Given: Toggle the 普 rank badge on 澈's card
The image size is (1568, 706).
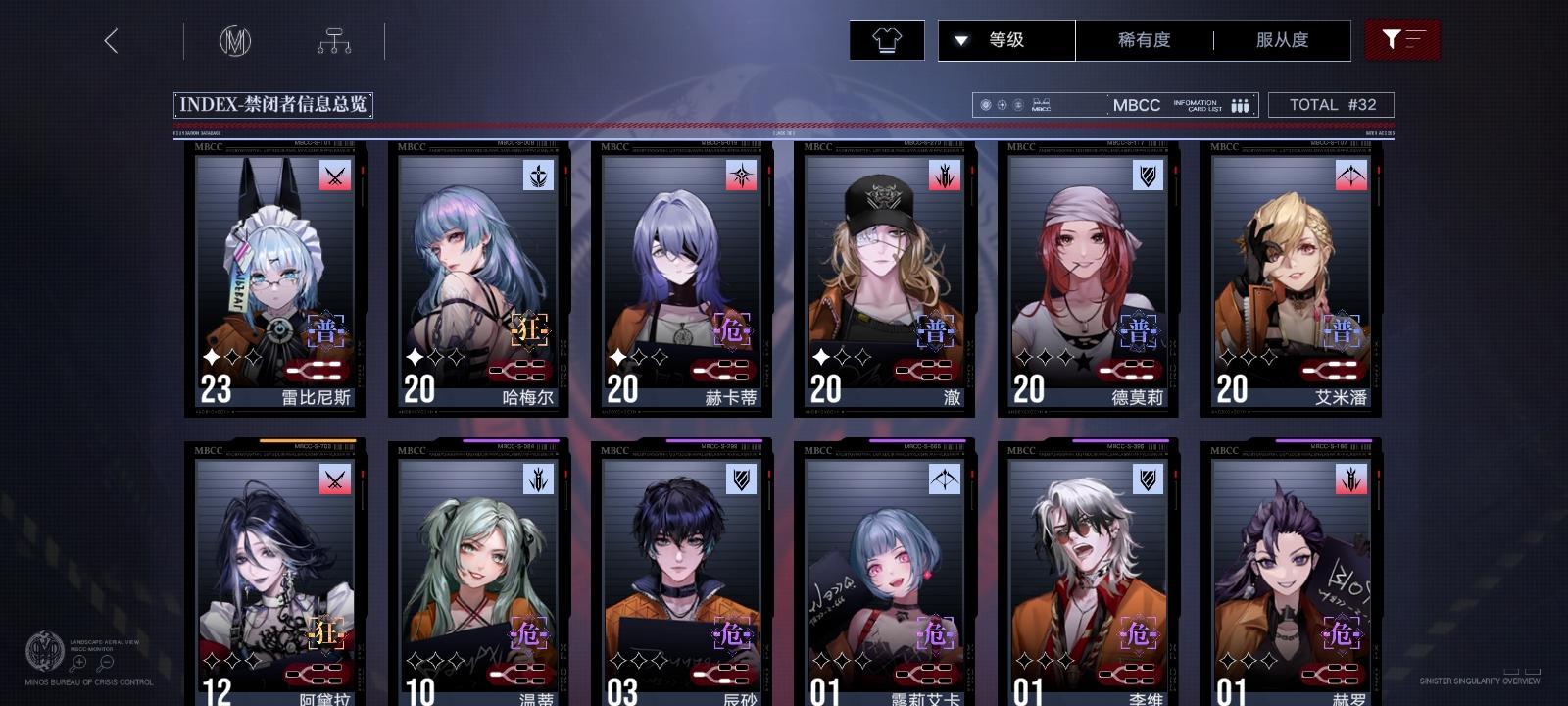Looking at the screenshot, I should 937,331.
